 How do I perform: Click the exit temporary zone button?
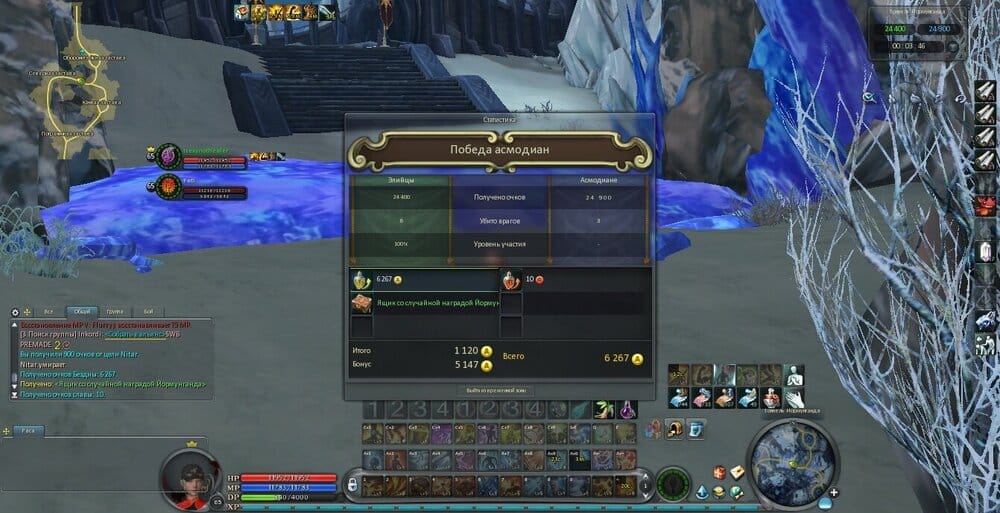click(498, 390)
